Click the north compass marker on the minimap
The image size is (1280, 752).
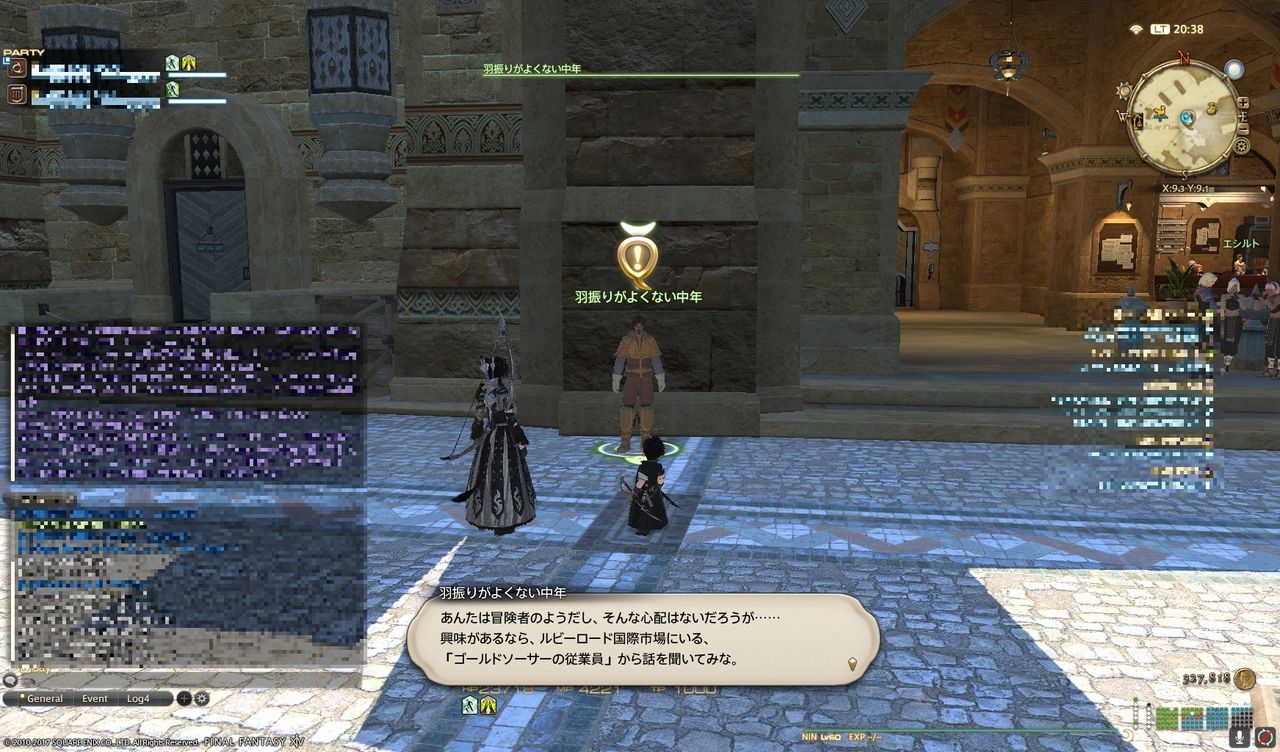coord(1183,56)
